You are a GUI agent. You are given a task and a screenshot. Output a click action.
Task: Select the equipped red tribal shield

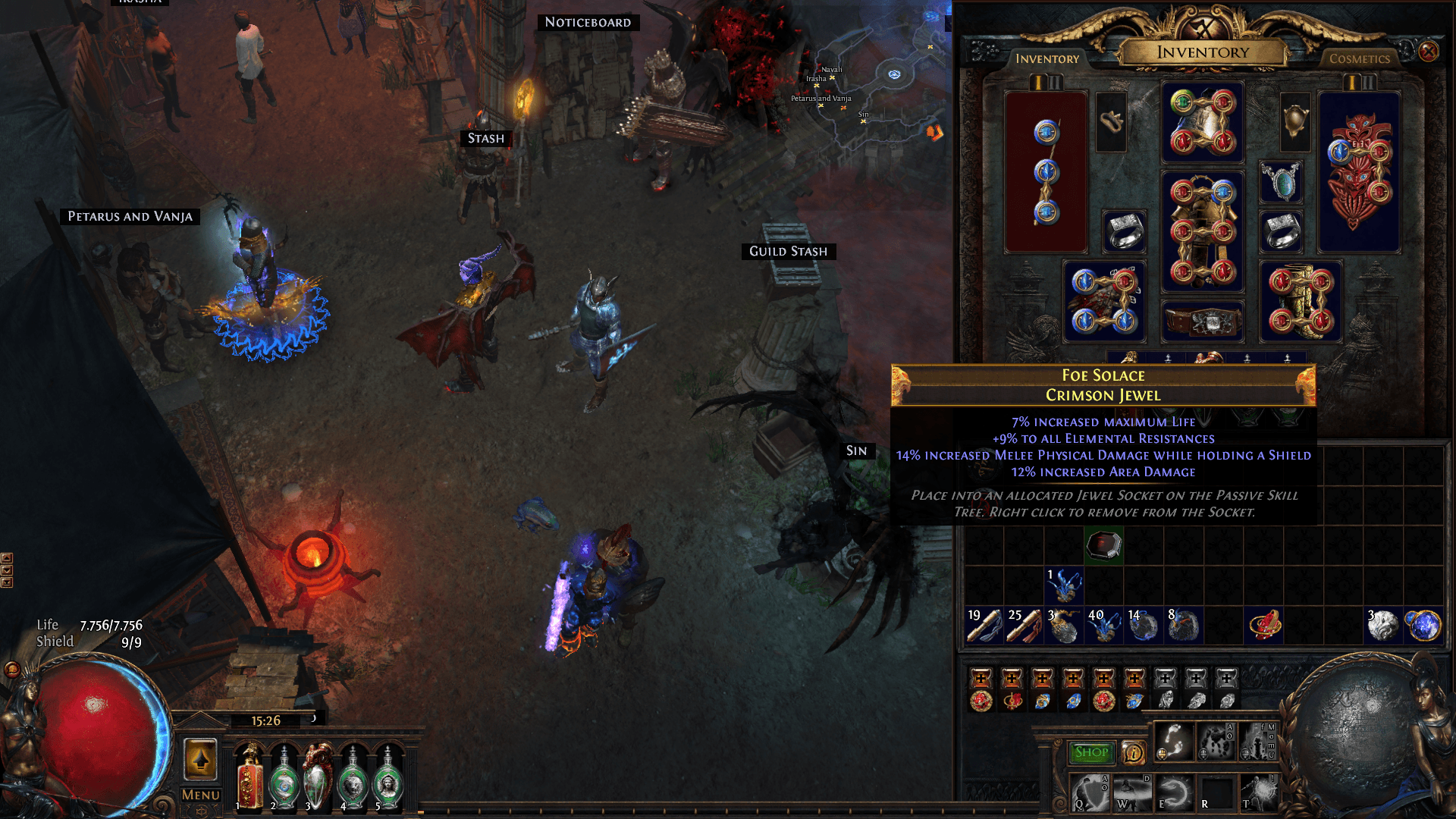click(1359, 172)
